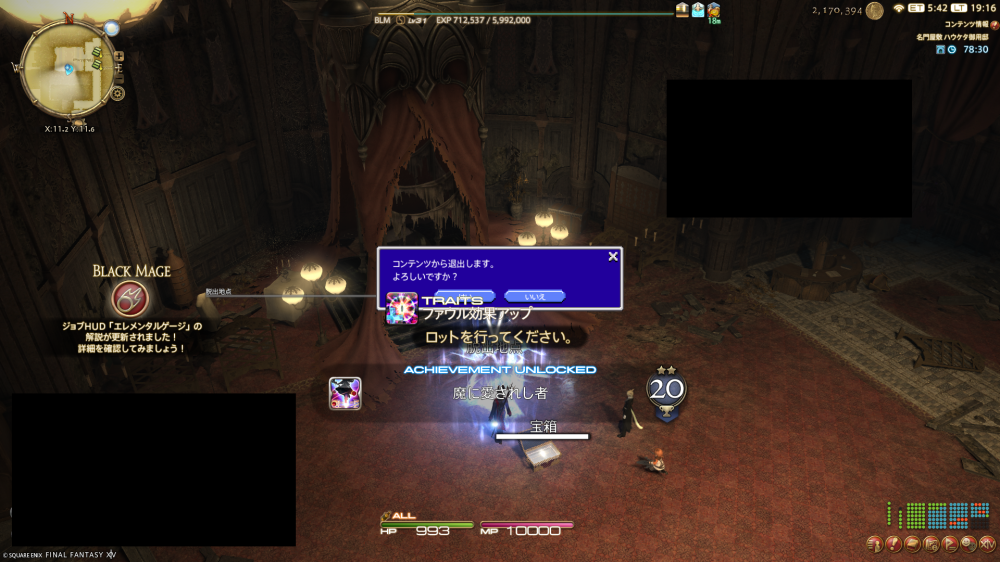The width and height of the screenshot is (1000, 562).
Task: Choose いいえ to stay in the duty
Action: pyautogui.click(x=535, y=295)
